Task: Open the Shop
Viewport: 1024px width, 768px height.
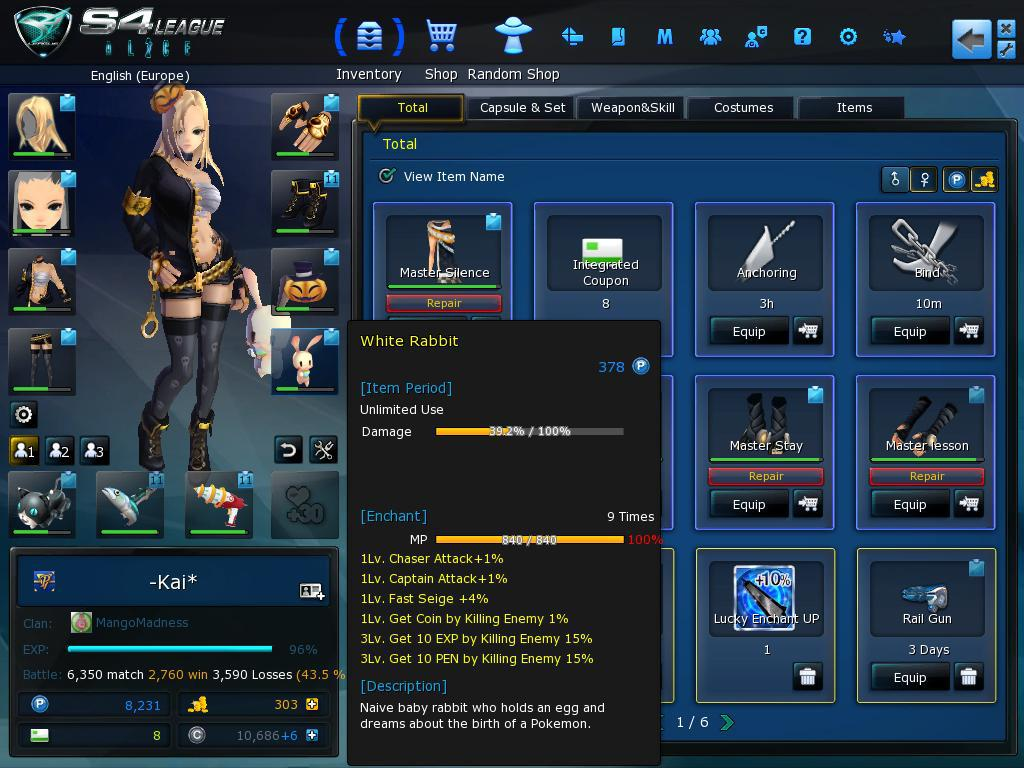Action: click(x=441, y=38)
